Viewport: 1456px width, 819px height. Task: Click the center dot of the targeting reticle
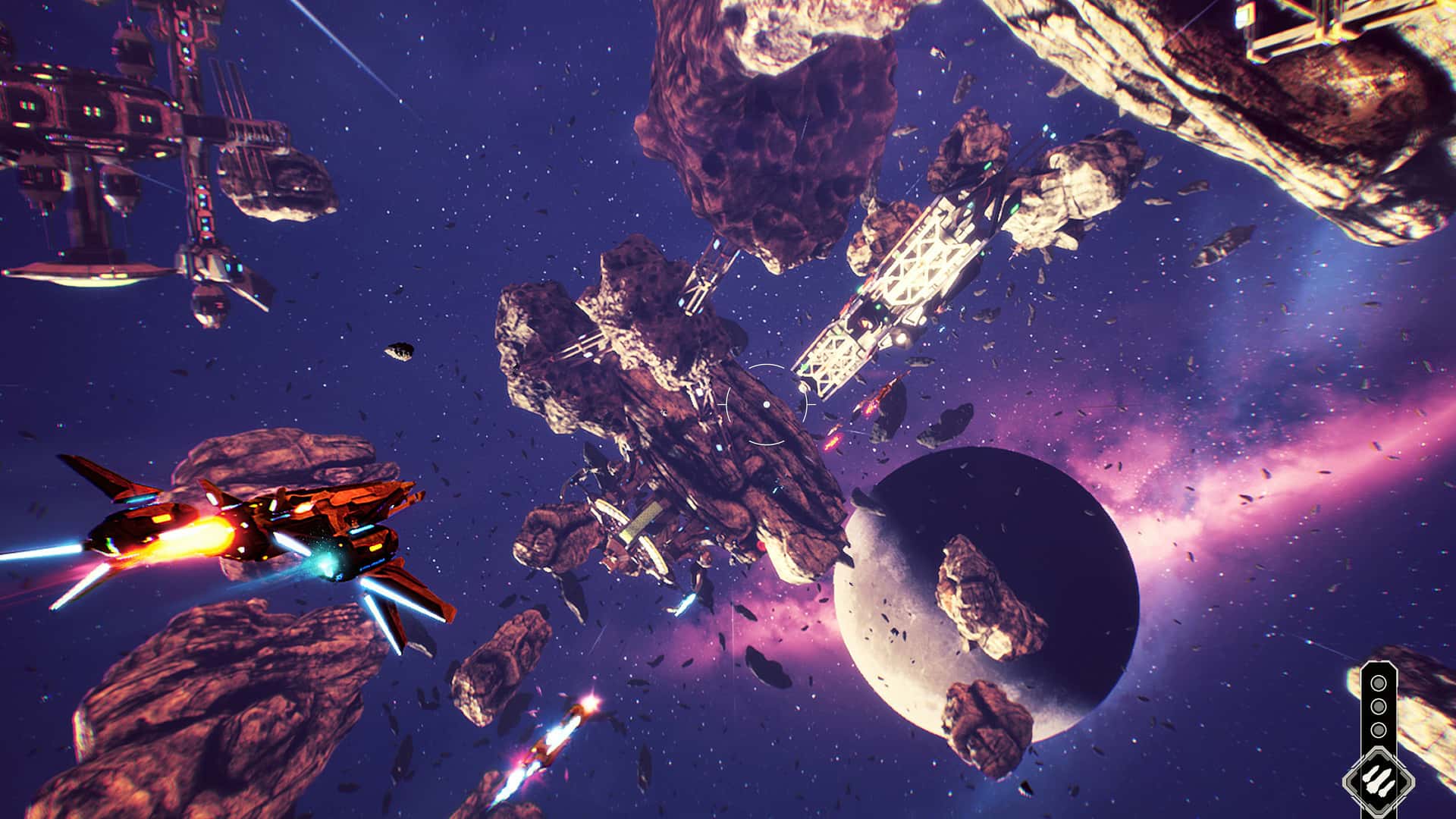pos(767,405)
